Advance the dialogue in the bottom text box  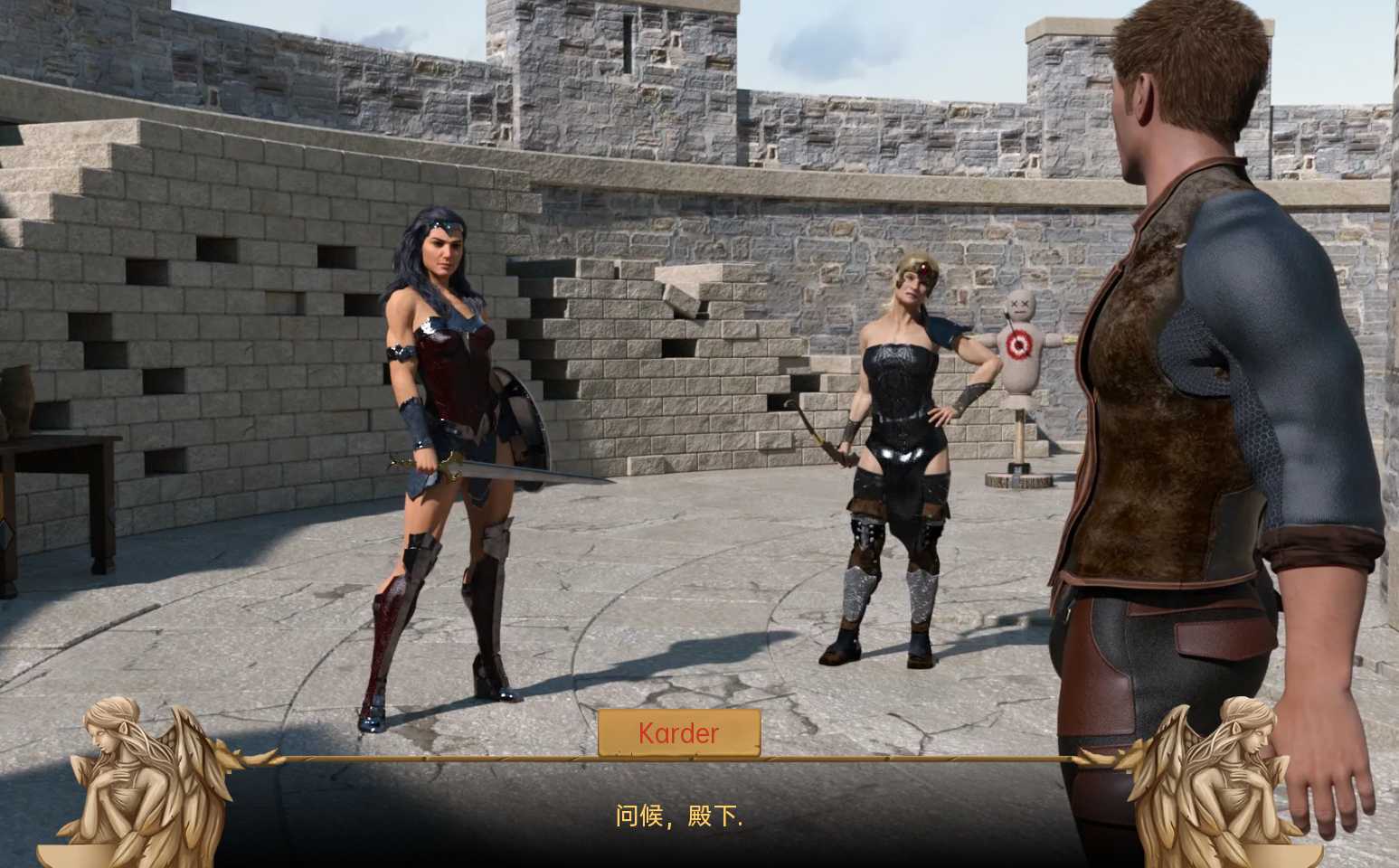(678, 816)
